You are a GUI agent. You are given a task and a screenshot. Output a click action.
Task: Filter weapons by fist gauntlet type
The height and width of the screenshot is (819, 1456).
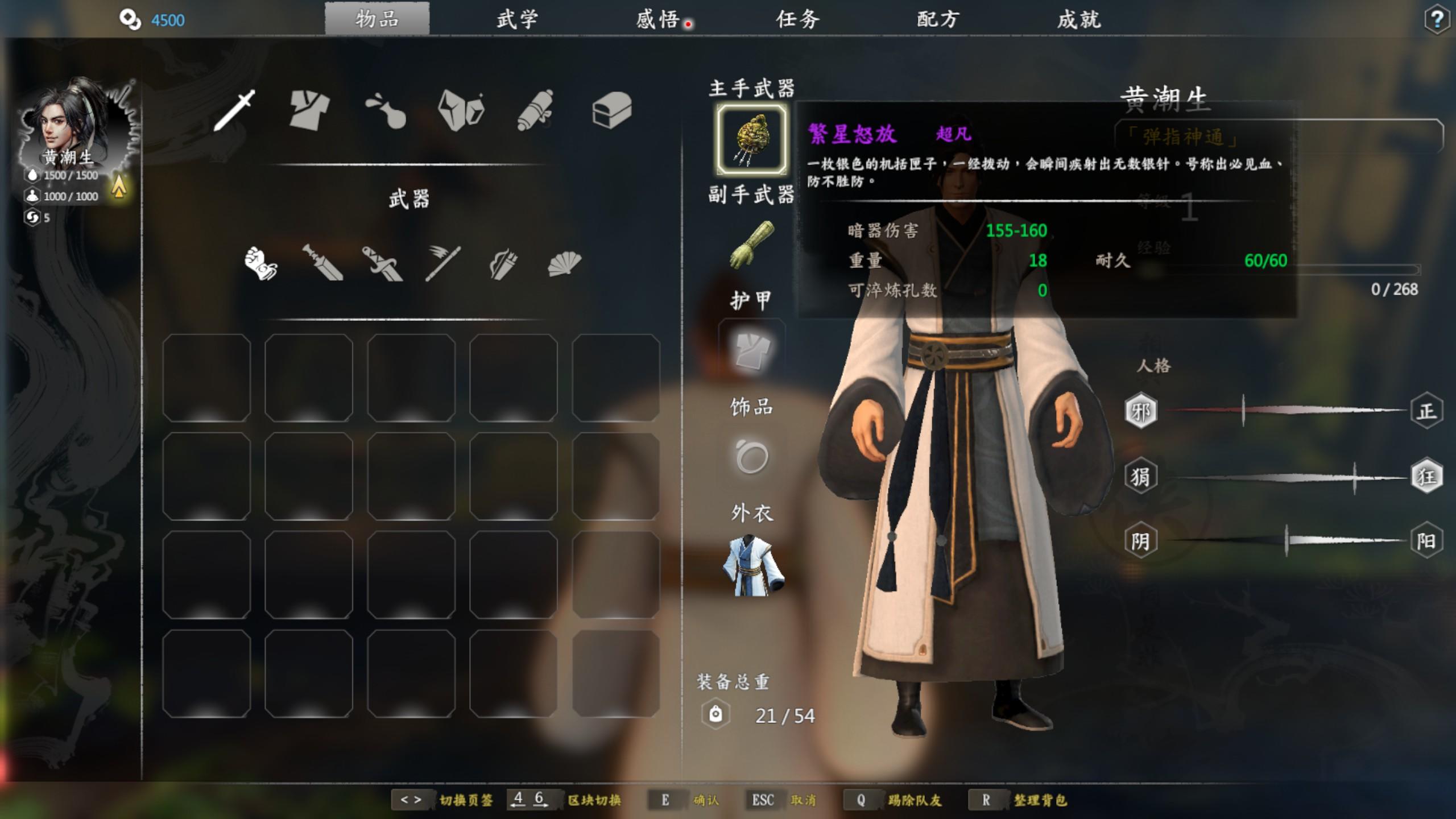click(260, 263)
